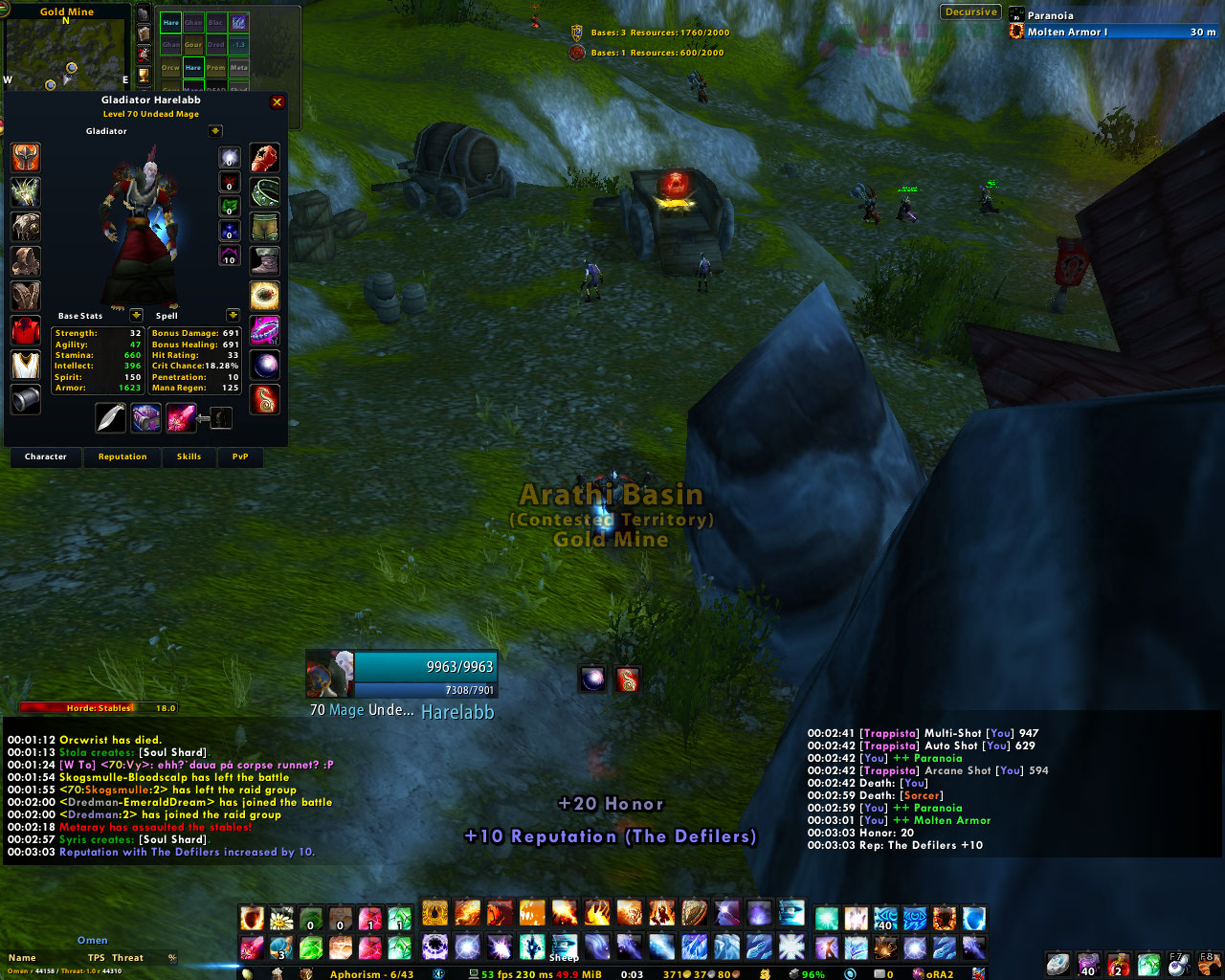
Task: Select the Harelabb player unit frame portrait
Action: pyautogui.click(x=330, y=674)
